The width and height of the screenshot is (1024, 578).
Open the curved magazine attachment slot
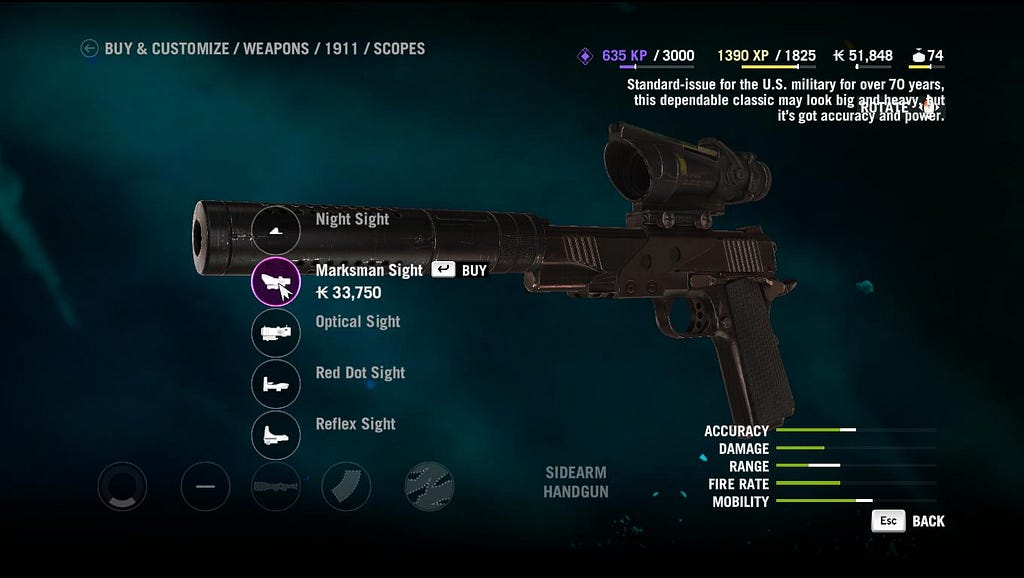coord(346,487)
